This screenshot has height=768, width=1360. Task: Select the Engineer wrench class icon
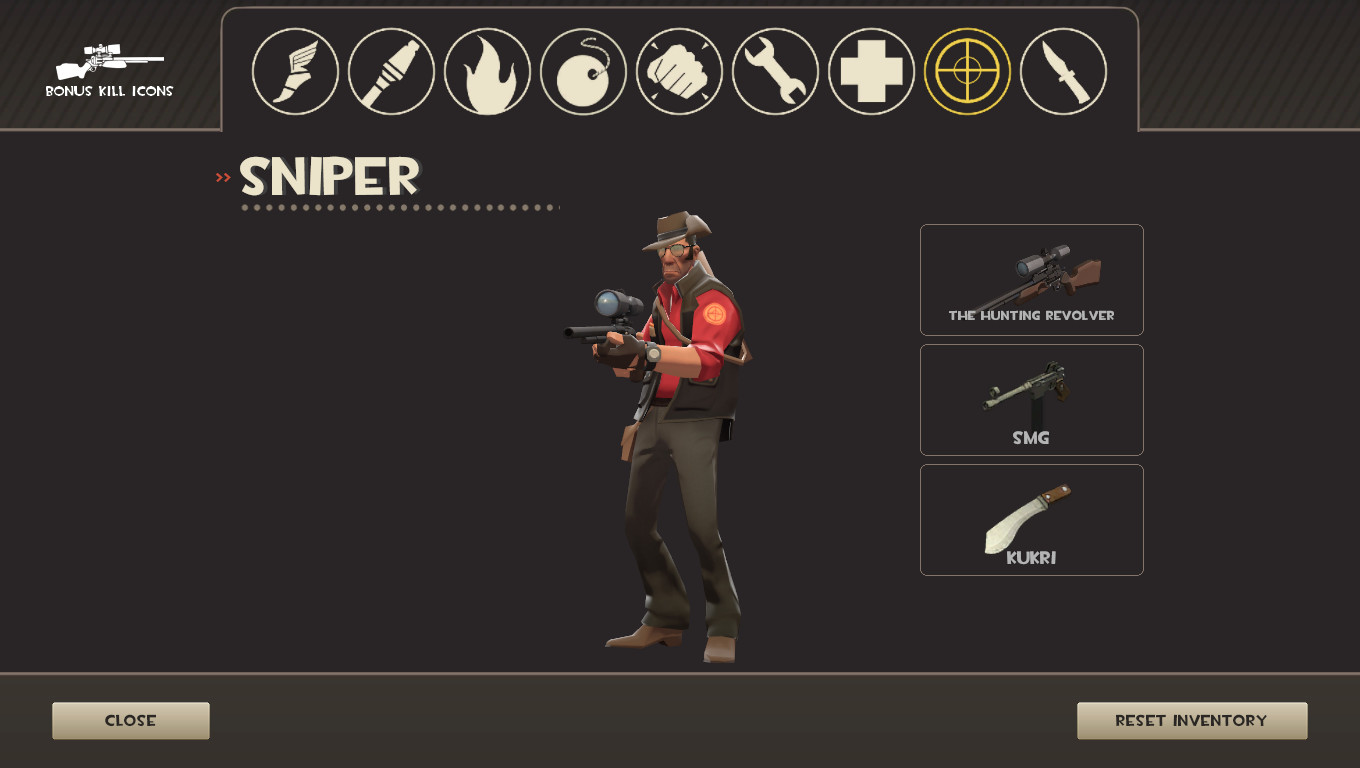775,71
